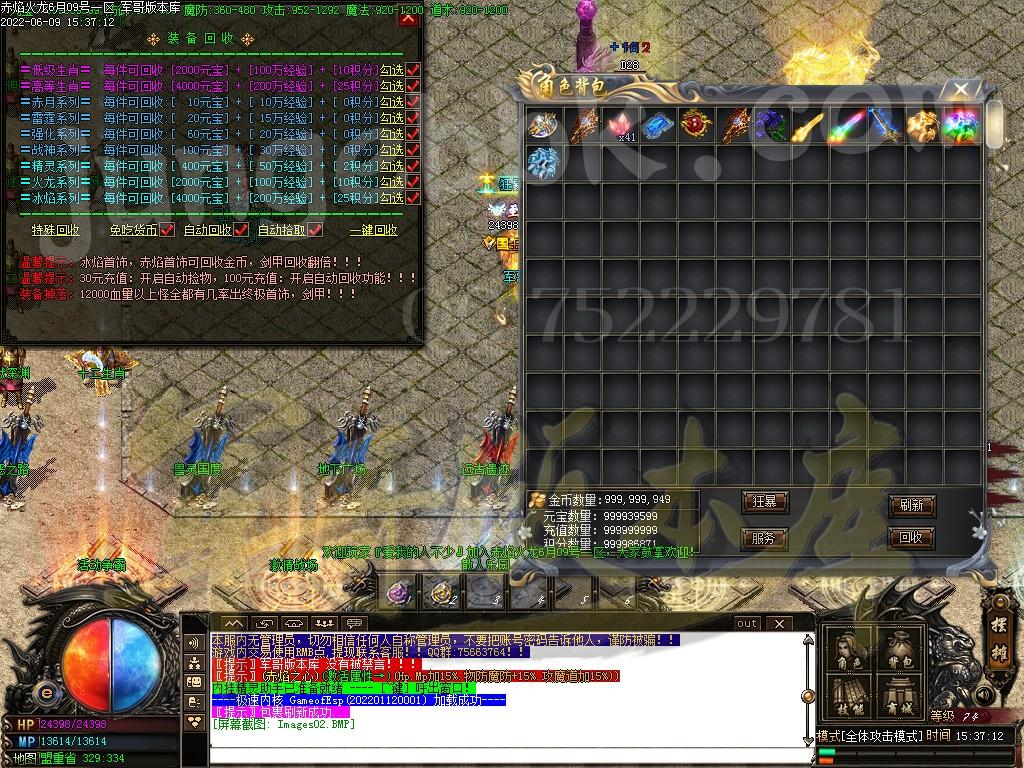The height and width of the screenshot is (768, 1024).
Task: Click the 回收 button in backpack
Action: [x=911, y=537]
